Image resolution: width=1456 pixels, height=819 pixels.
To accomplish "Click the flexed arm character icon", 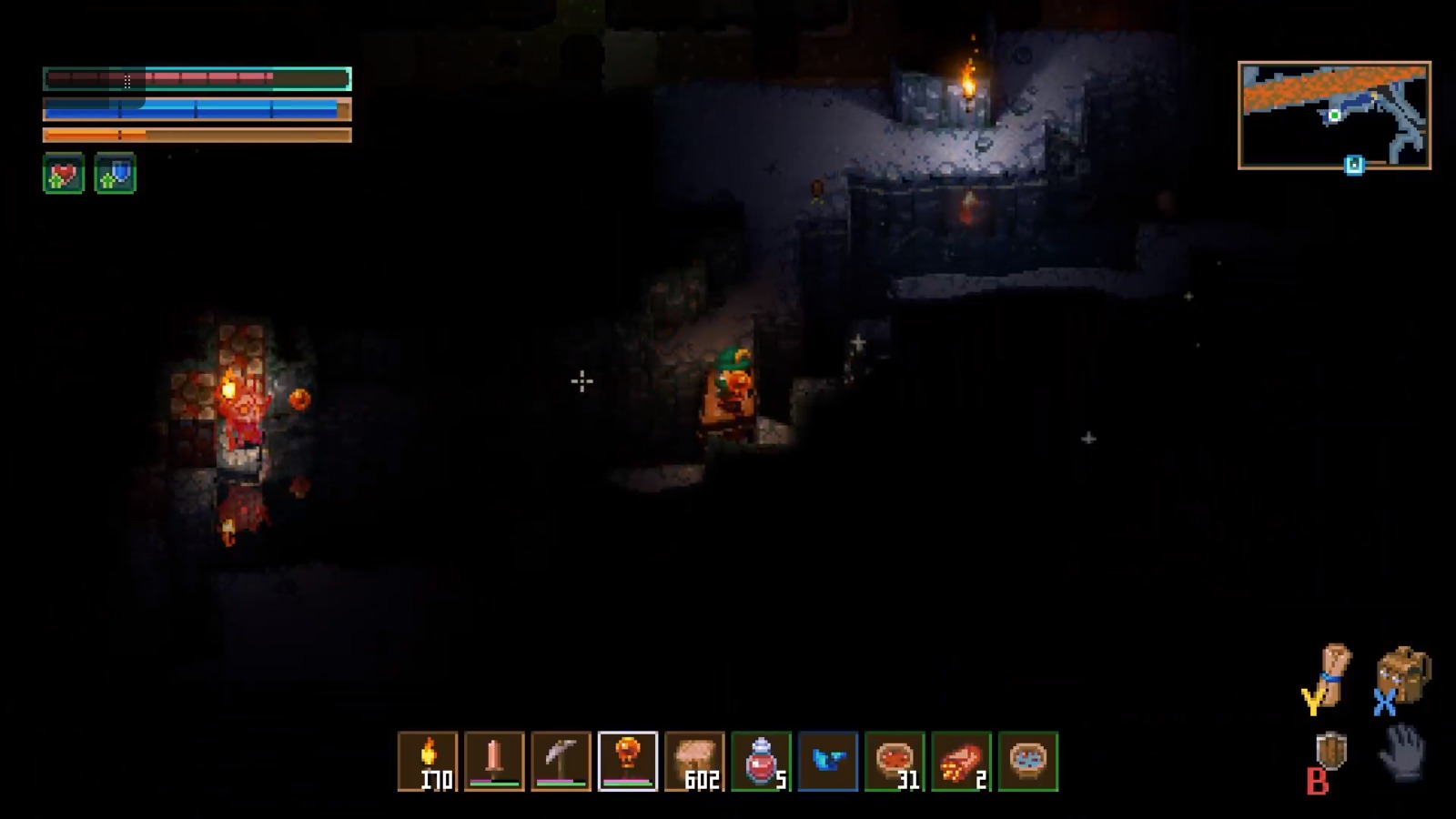I will click(1334, 674).
